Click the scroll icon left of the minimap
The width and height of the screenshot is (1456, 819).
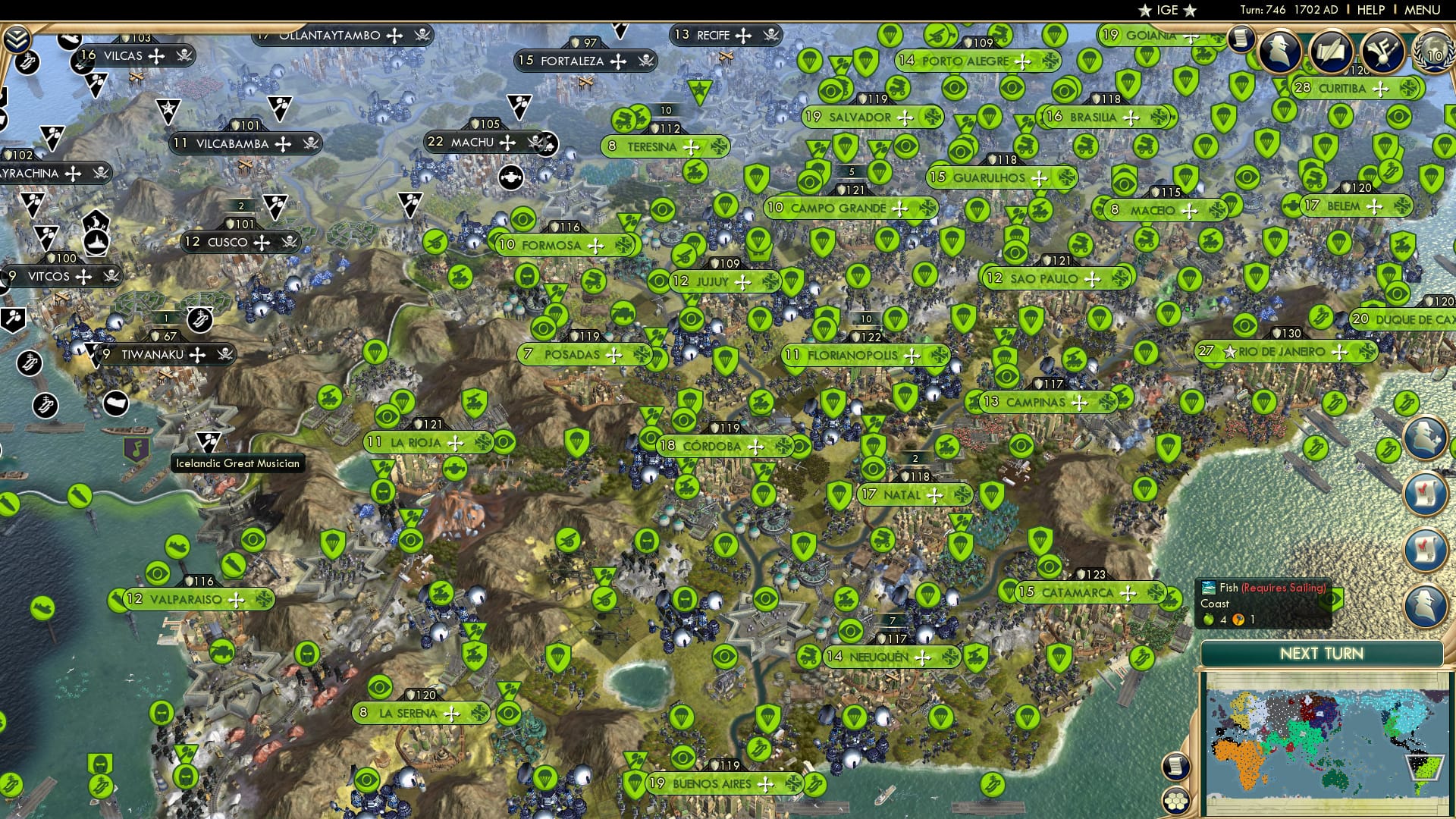pyautogui.click(x=1176, y=767)
